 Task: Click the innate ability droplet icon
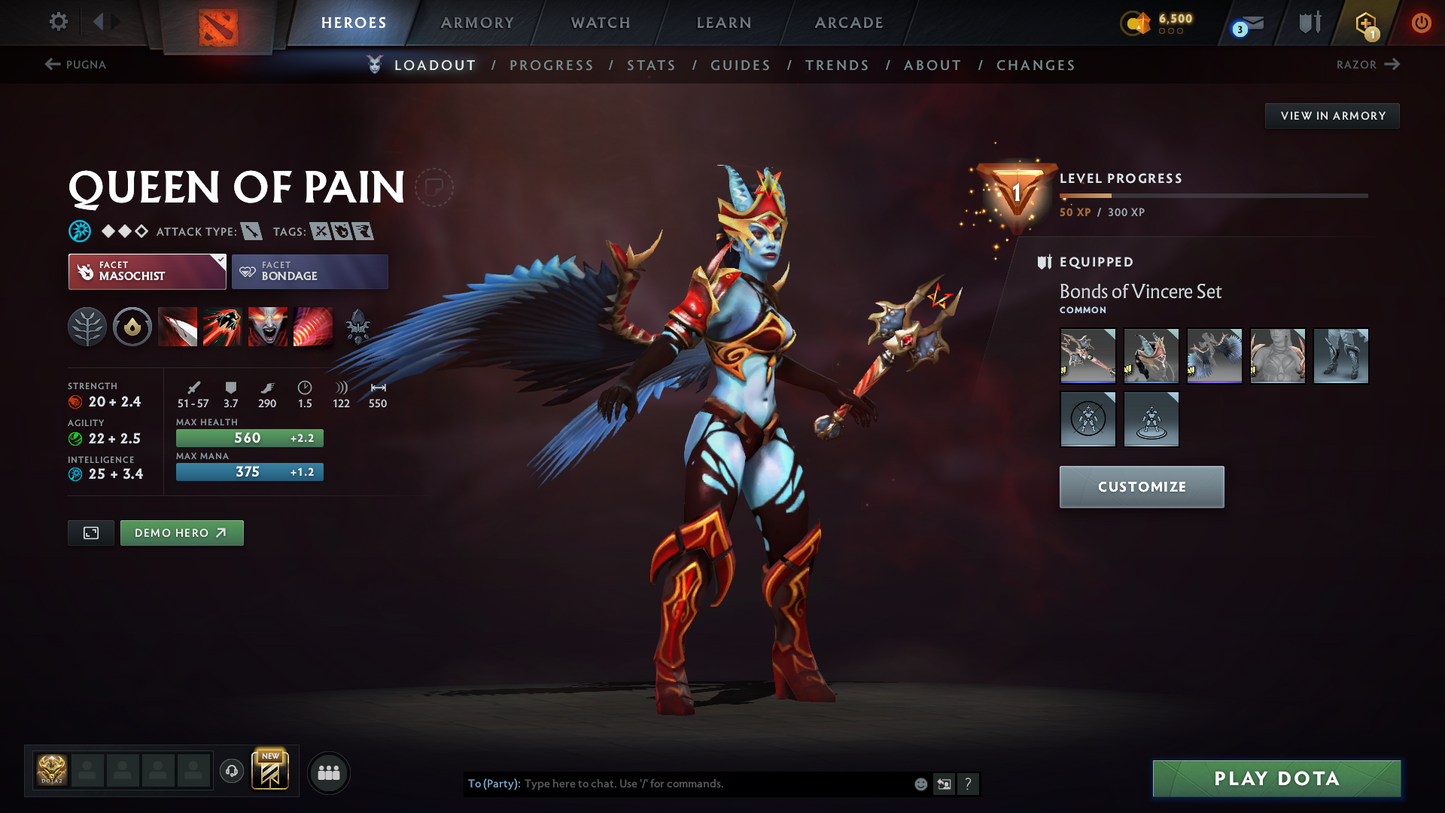pos(132,327)
